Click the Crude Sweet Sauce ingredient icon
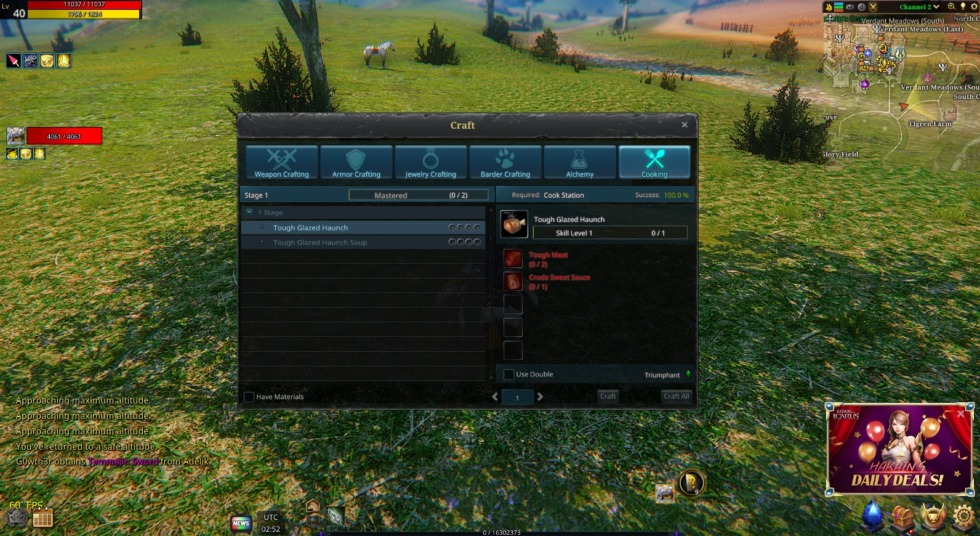Image resolution: width=980 pixels, height=536 pixels. [513, 281]
